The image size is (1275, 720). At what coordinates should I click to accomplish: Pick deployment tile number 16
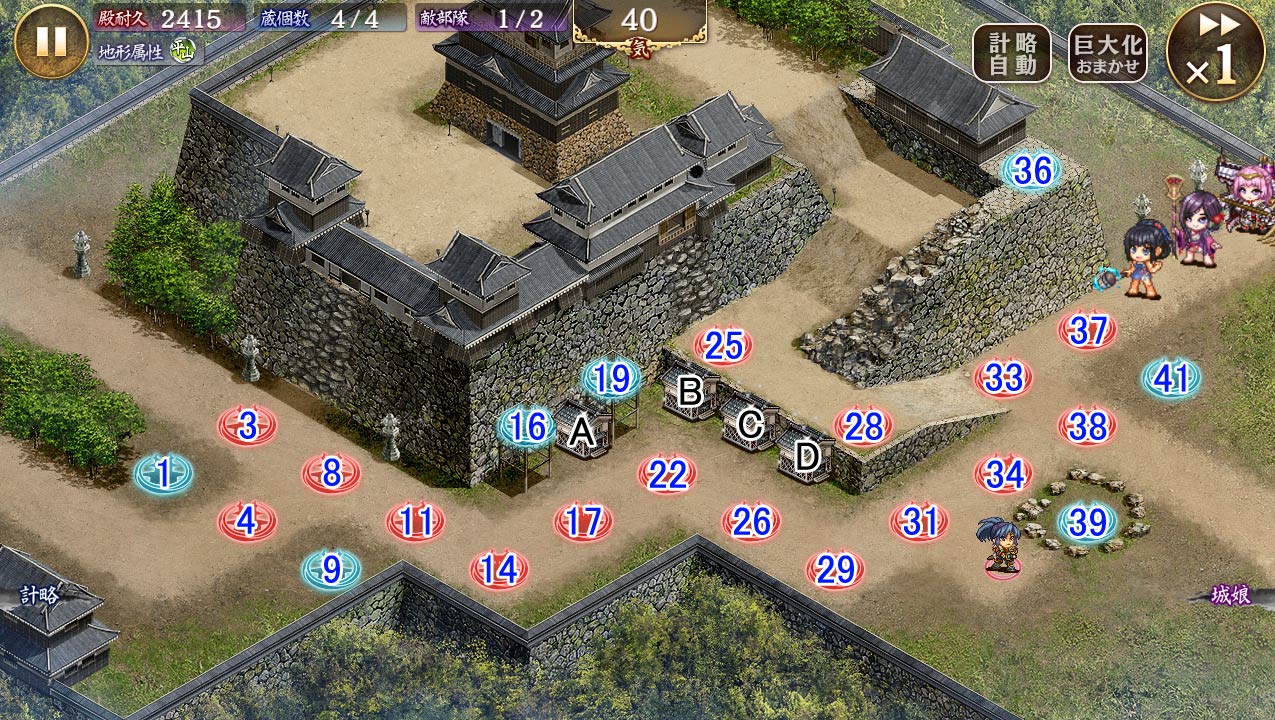[527, 428]
